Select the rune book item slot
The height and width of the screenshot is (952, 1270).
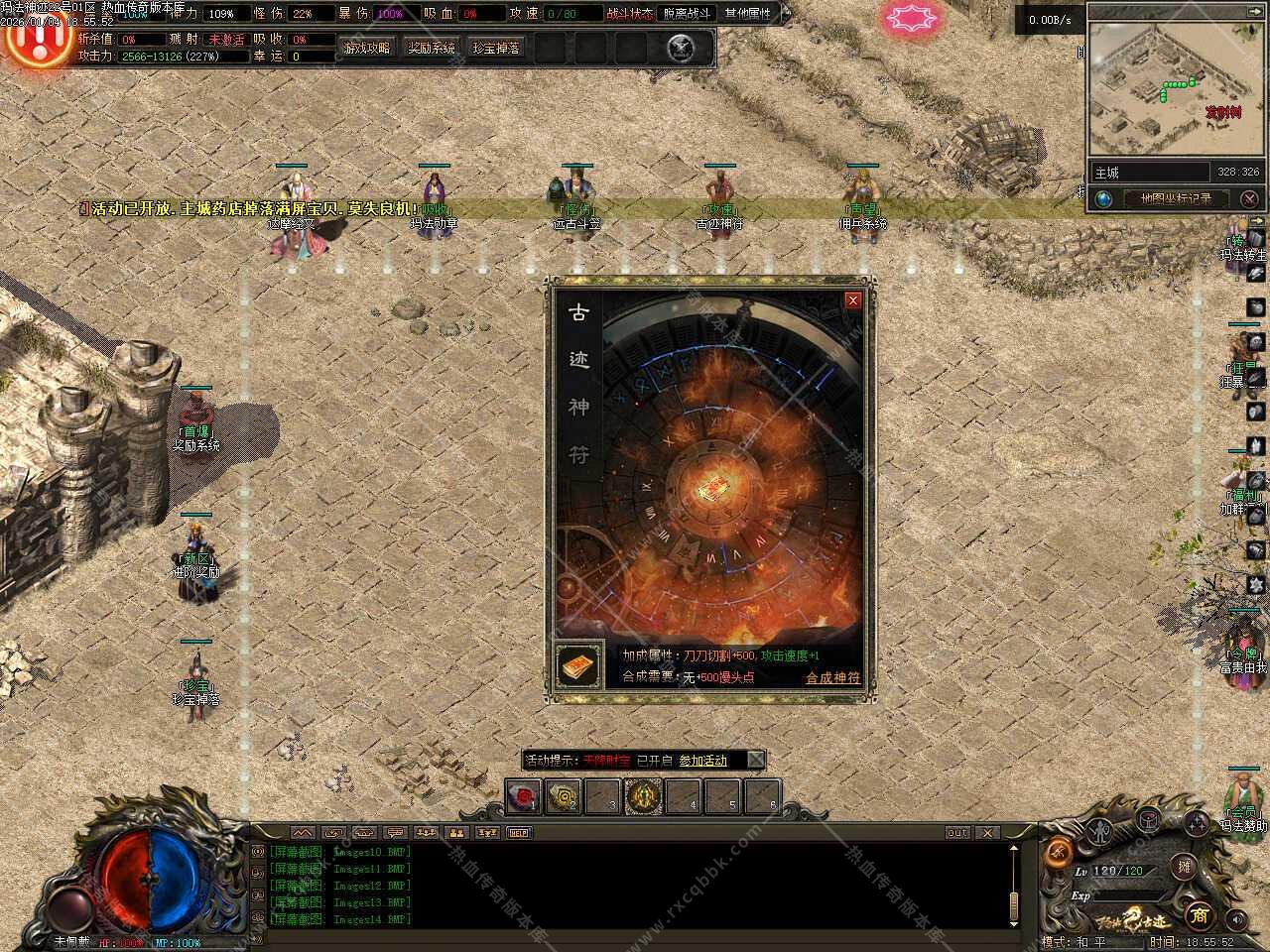(578, 666)
